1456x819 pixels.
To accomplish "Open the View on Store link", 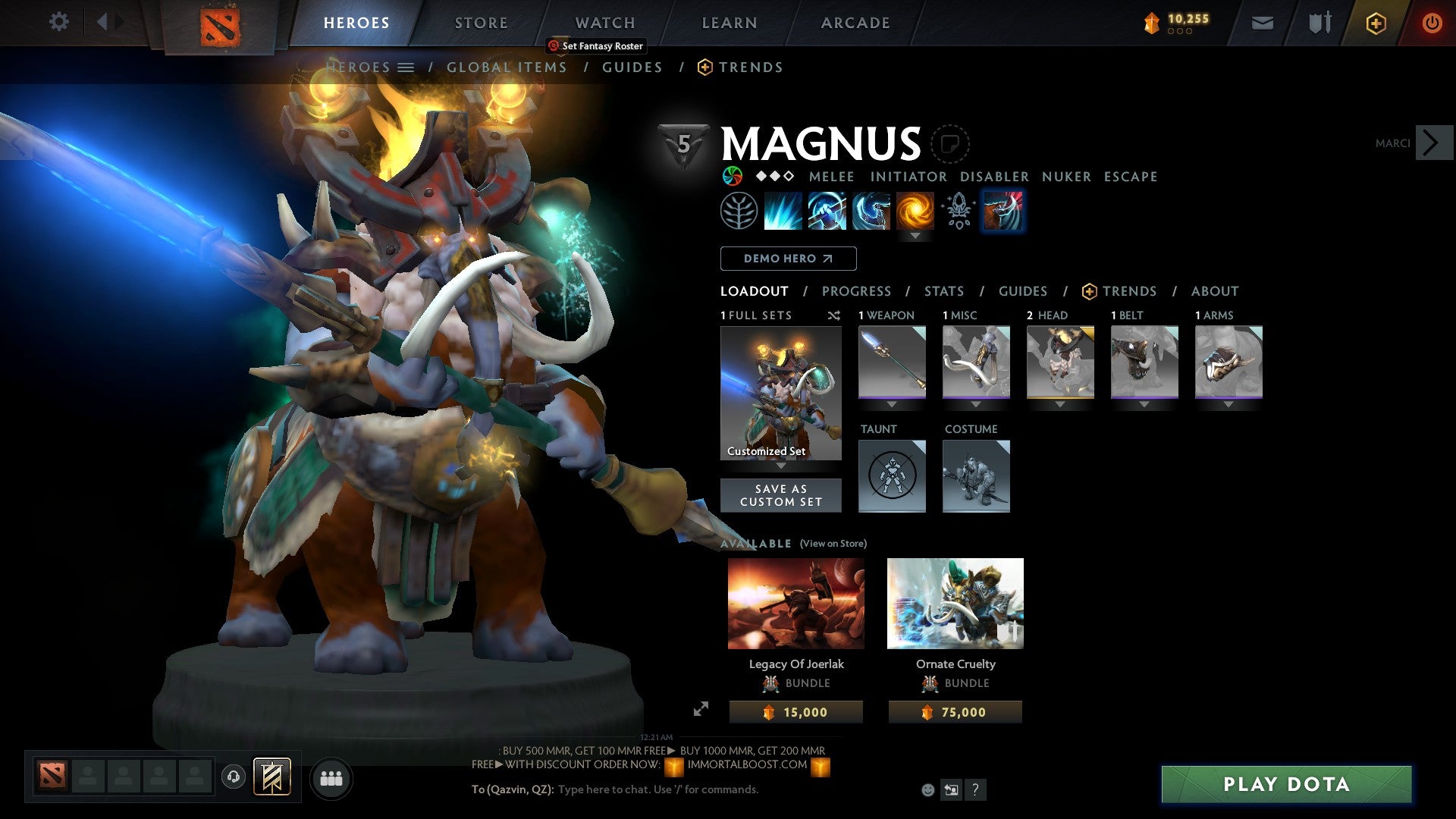I will point(832,544).
